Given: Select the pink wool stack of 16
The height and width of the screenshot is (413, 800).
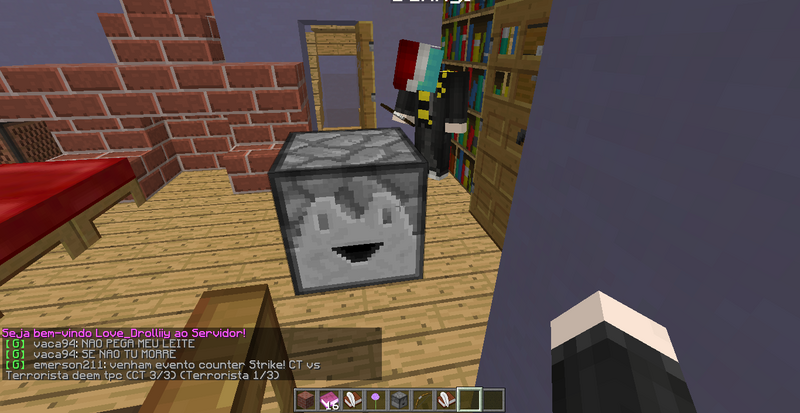Looking at the screenshot, I should pyautogui.click(x=330, y=401).
